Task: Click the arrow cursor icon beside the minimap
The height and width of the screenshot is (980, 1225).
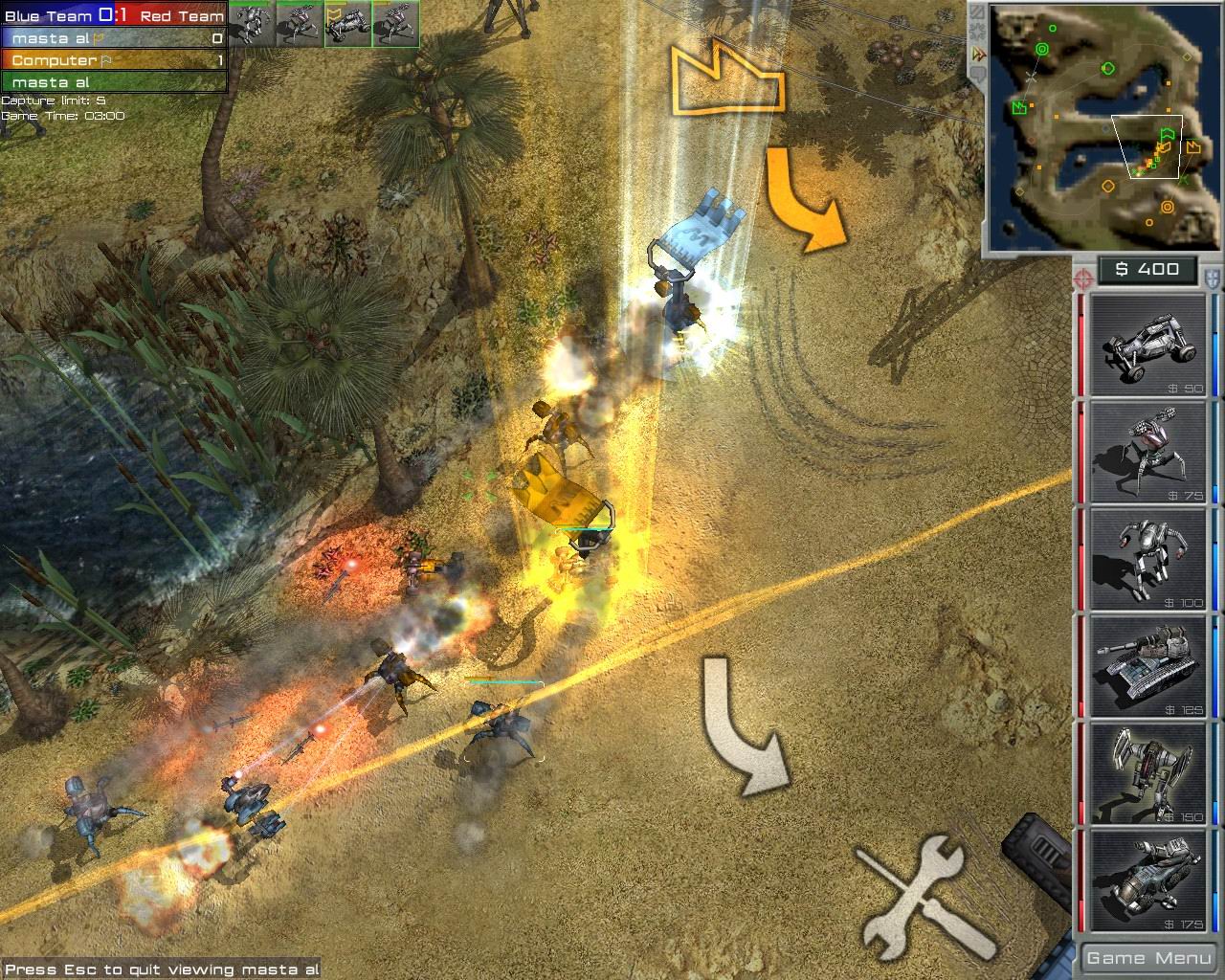Action: (979, 54)
